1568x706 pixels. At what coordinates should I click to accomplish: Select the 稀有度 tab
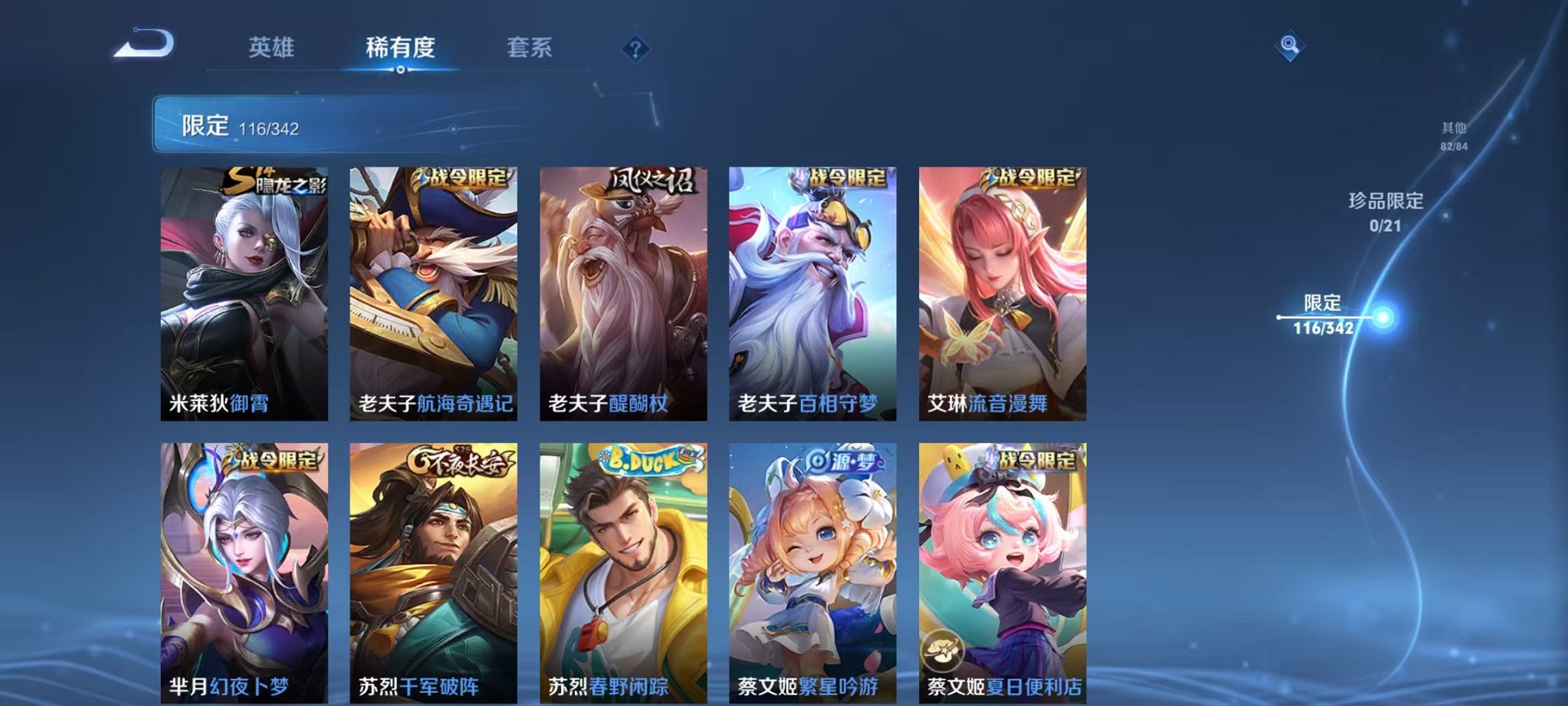pyautogui.click(x=399, y=48)
